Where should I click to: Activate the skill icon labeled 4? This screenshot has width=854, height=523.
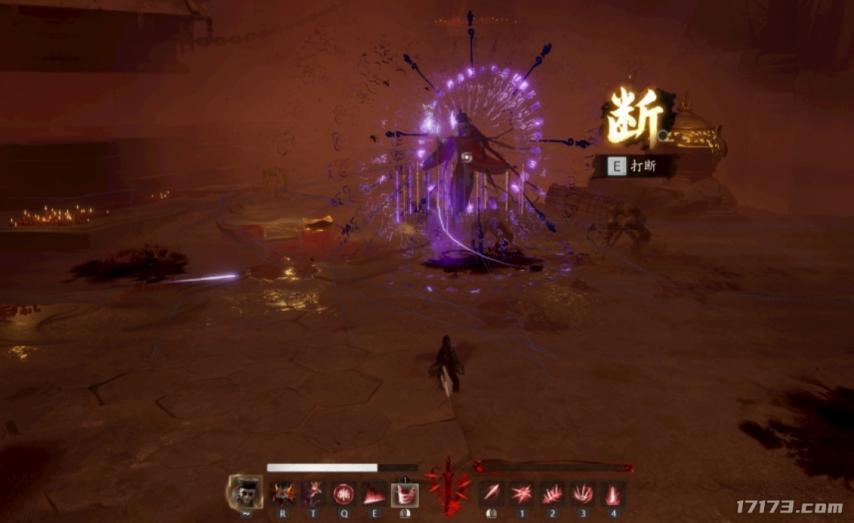tap(612, 492)
